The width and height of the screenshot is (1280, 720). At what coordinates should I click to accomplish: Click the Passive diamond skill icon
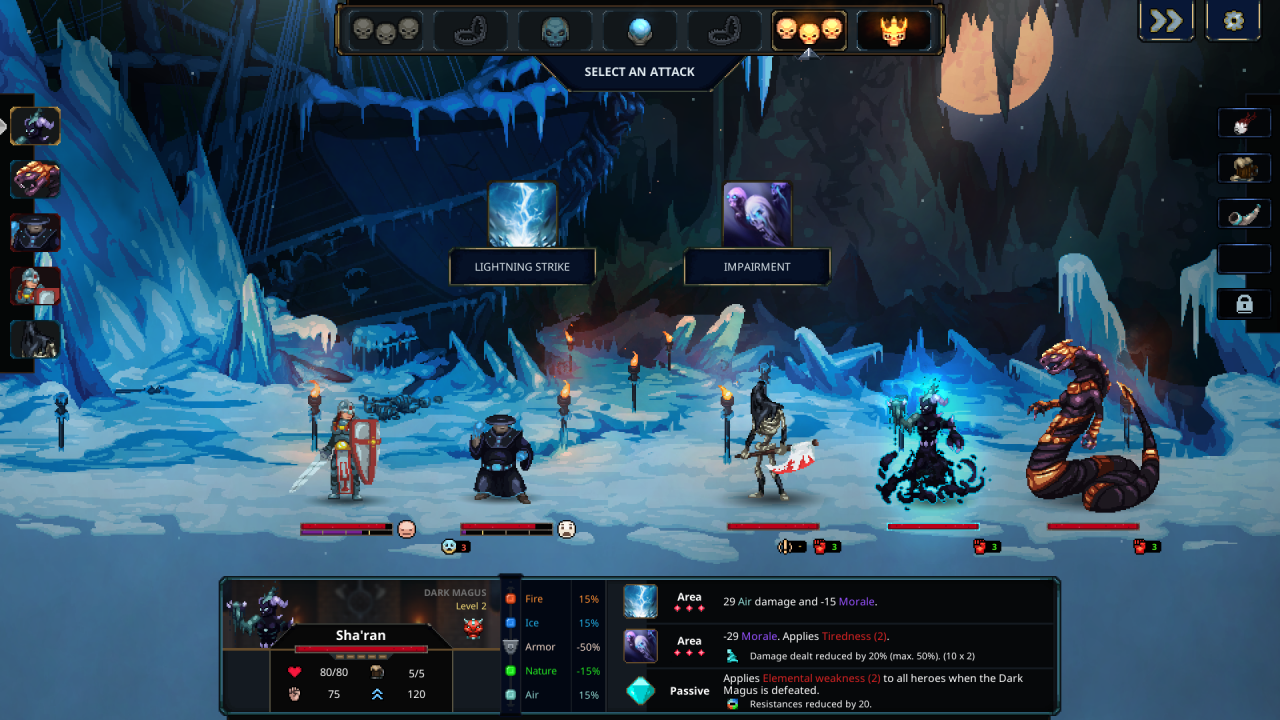[x=641, y=690]
